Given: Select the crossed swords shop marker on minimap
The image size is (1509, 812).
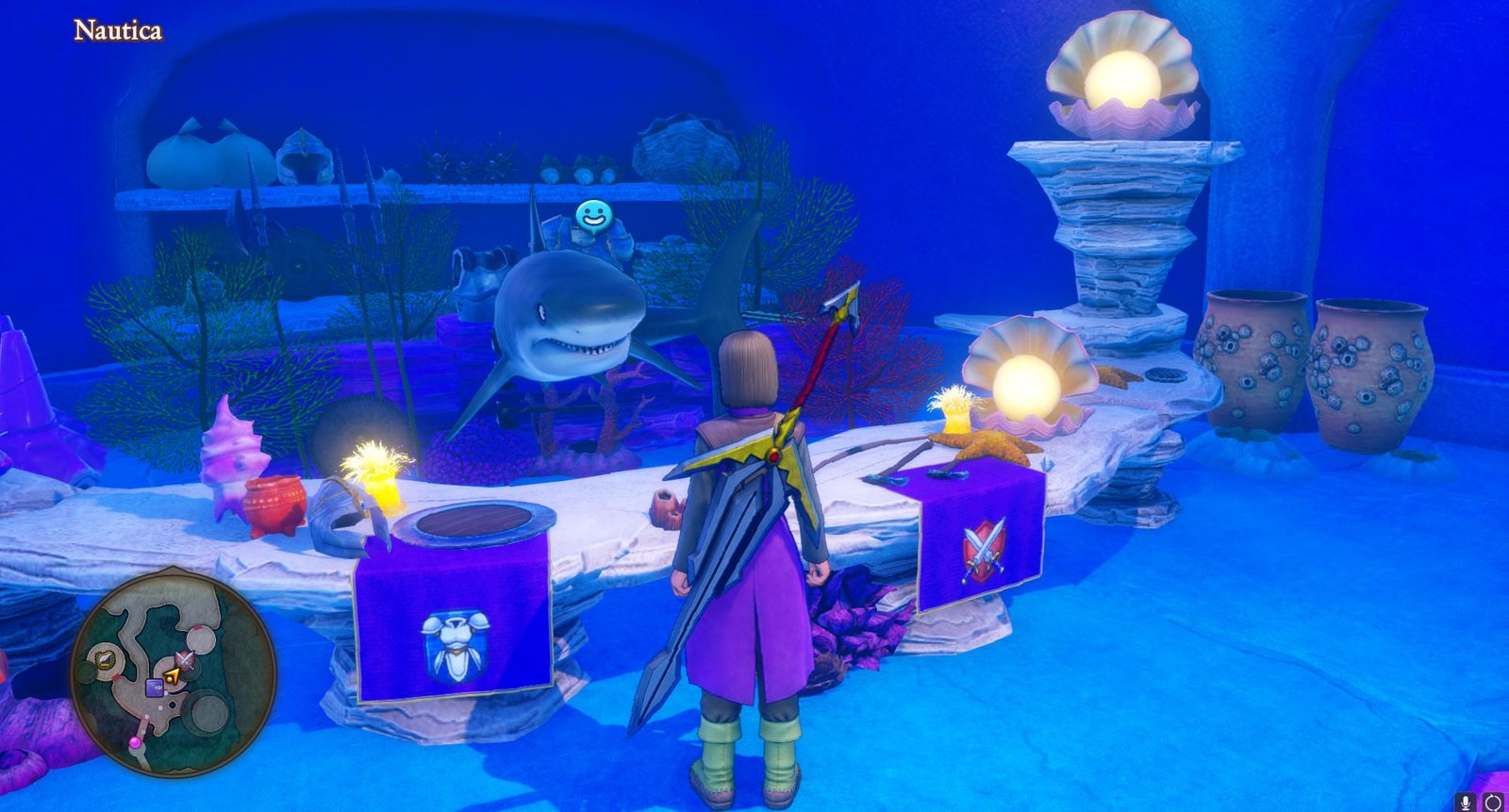Looking at the screenshot, I should click(x=185, y=659).
